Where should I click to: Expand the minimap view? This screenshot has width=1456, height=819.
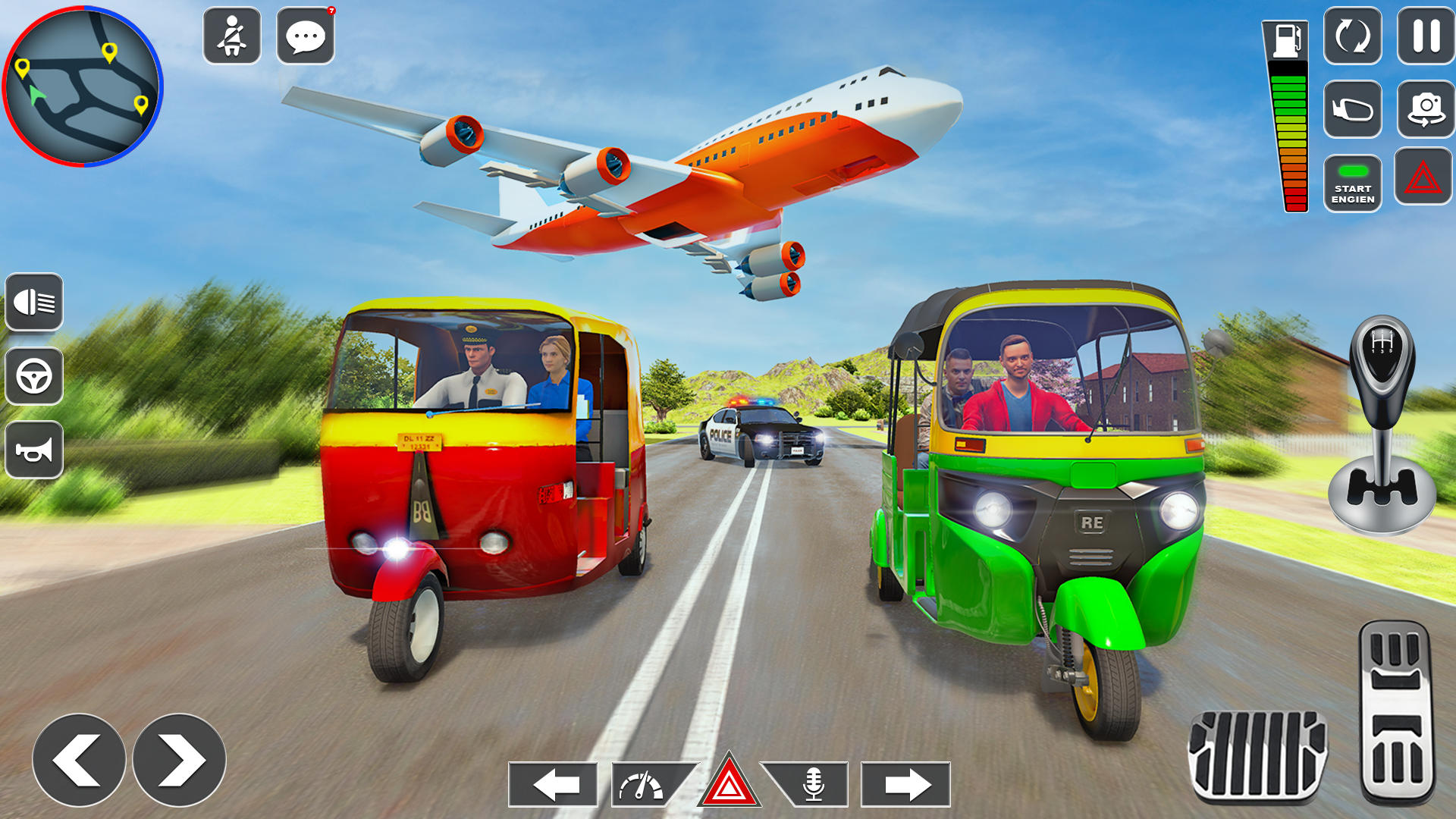pos(83,87)
